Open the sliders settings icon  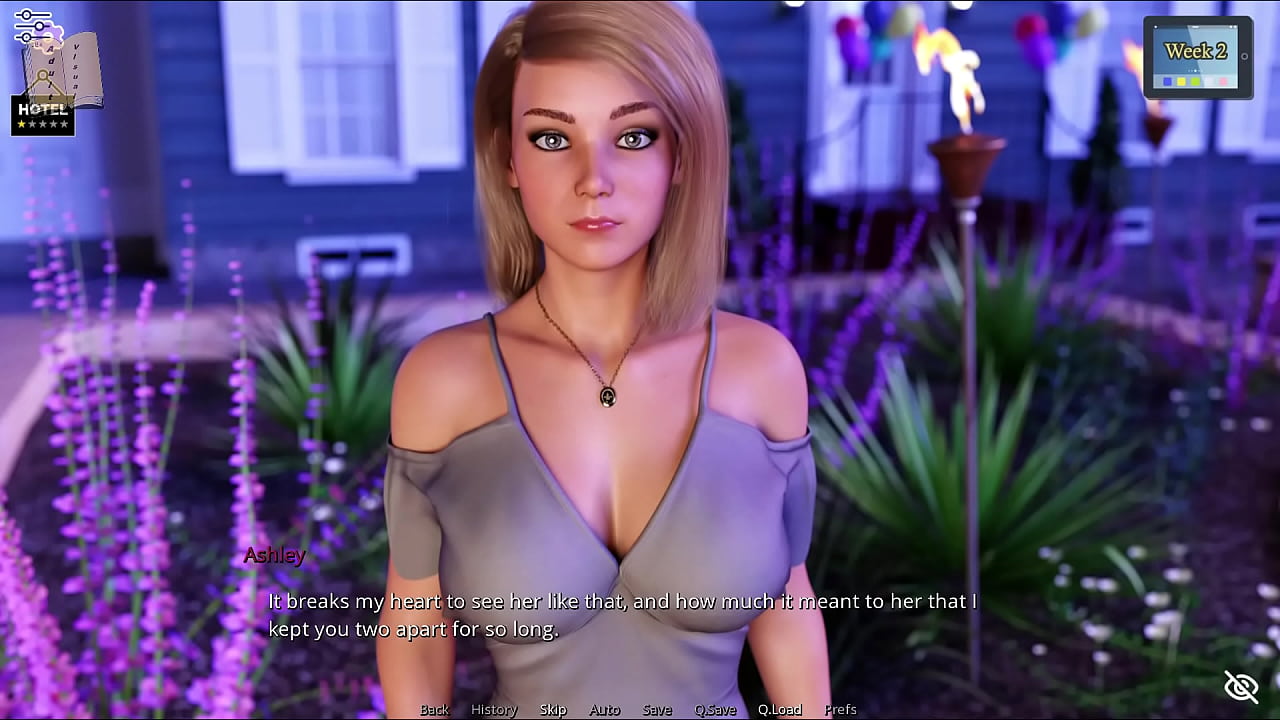(32, 26)
